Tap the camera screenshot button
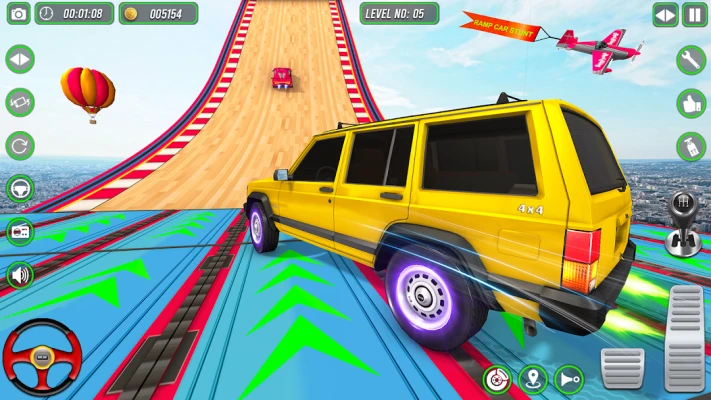The height and width of the screenshot is (400, 711). tap(15, 14)
